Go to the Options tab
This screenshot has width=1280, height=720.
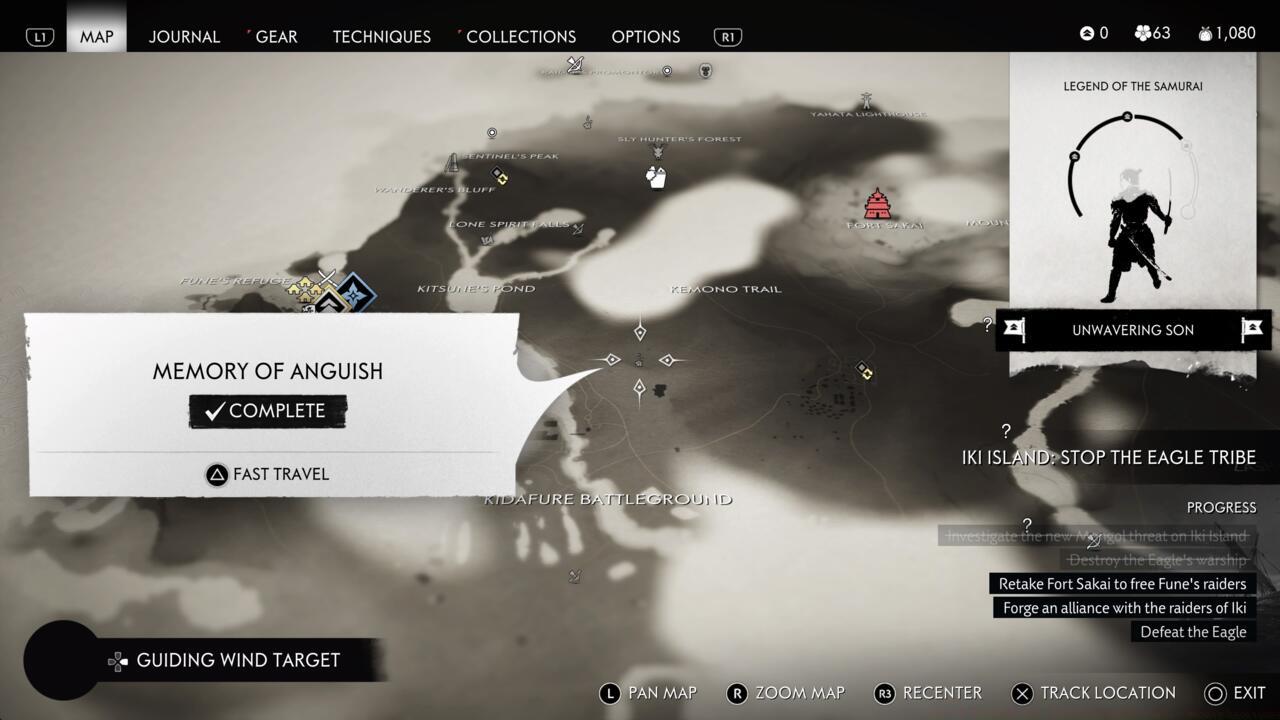click(x=645, y=36)
